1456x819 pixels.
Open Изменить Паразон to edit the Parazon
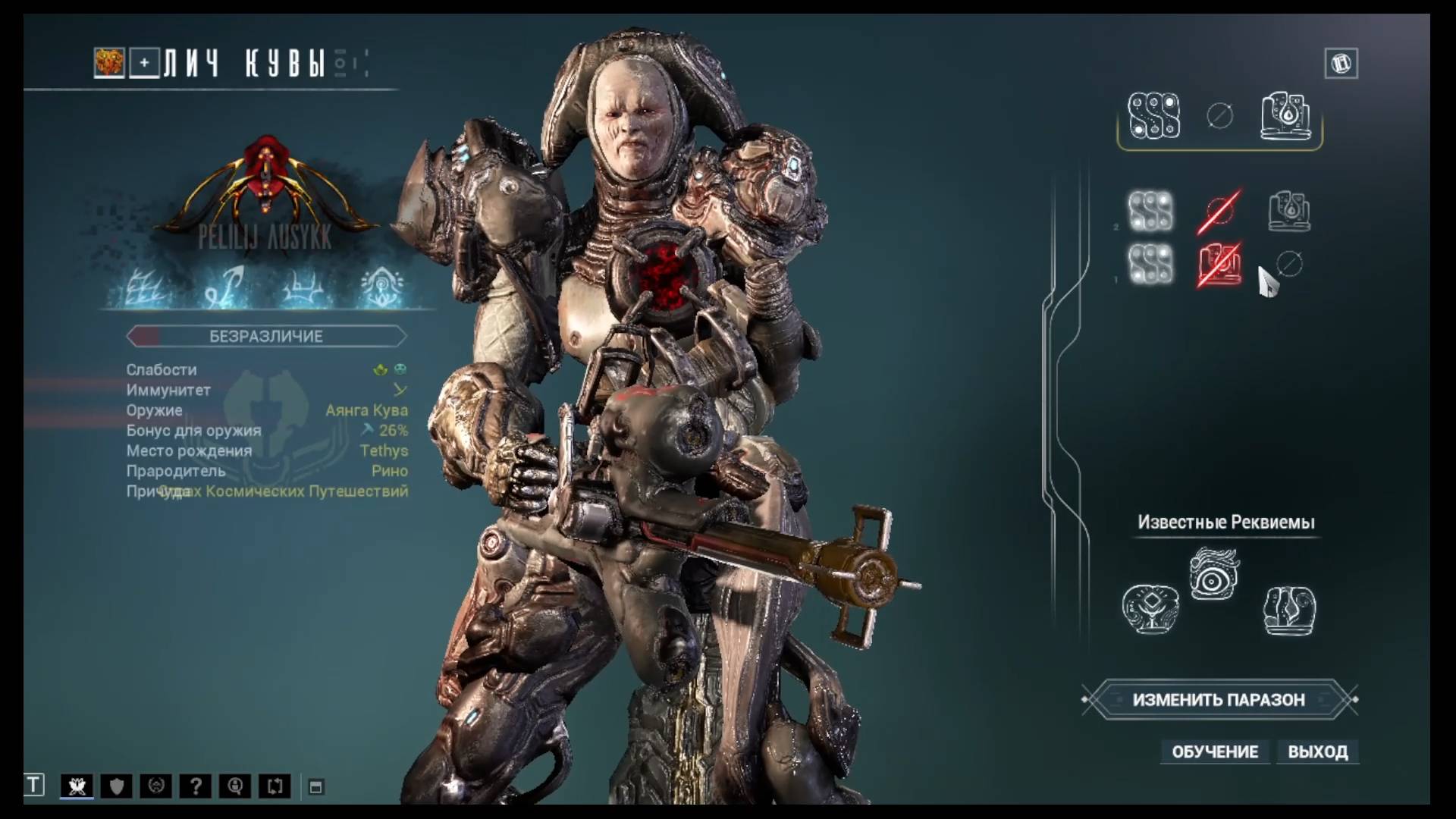[1219, 699]
